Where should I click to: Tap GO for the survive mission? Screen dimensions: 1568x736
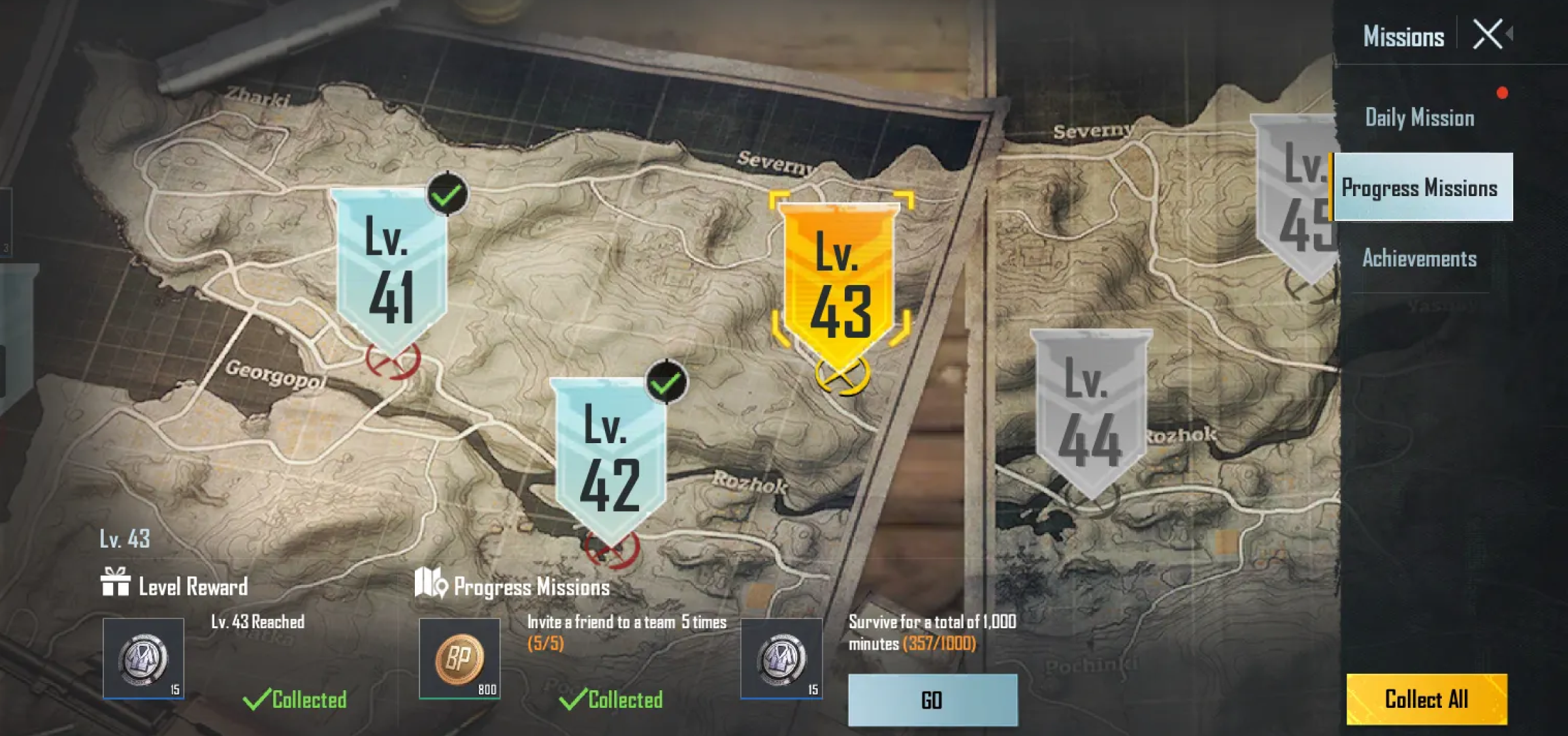(932, 700)
